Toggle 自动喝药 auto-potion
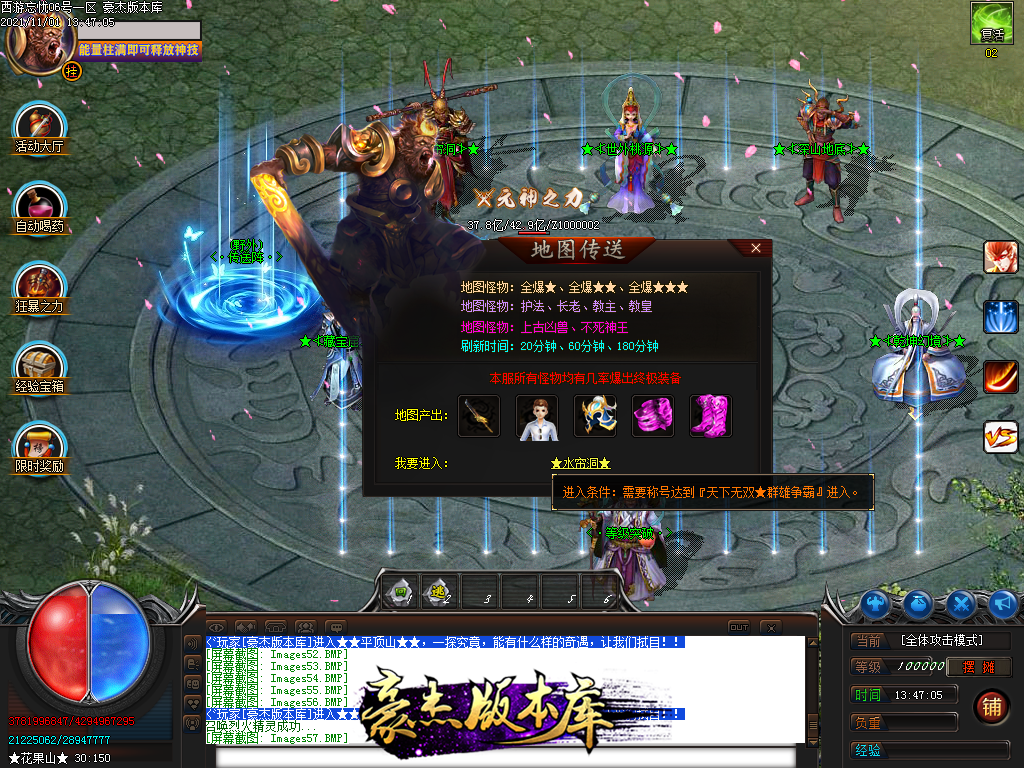Viewport: 1024px width, 768px height. pos(39,205)
